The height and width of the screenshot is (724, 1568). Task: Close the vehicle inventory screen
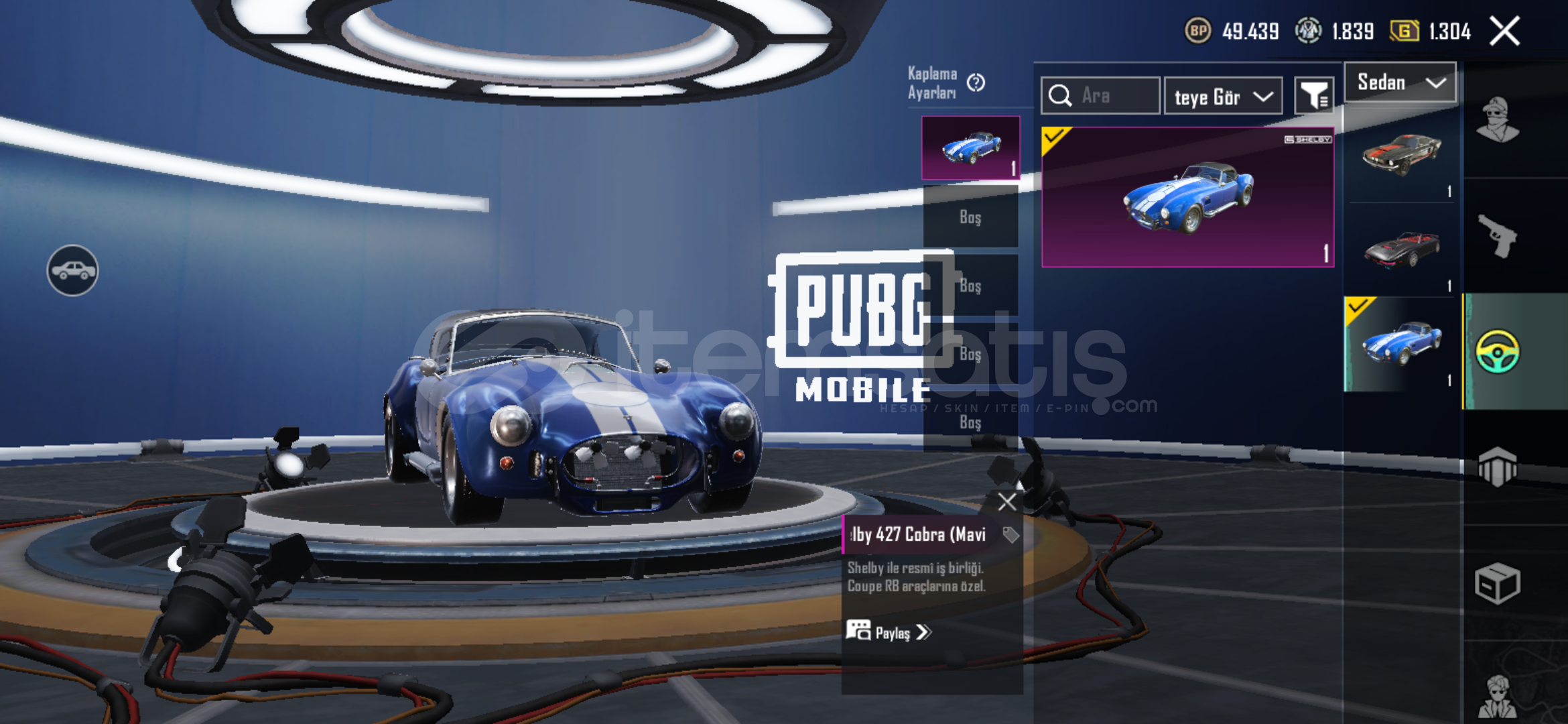(1504, 31)
